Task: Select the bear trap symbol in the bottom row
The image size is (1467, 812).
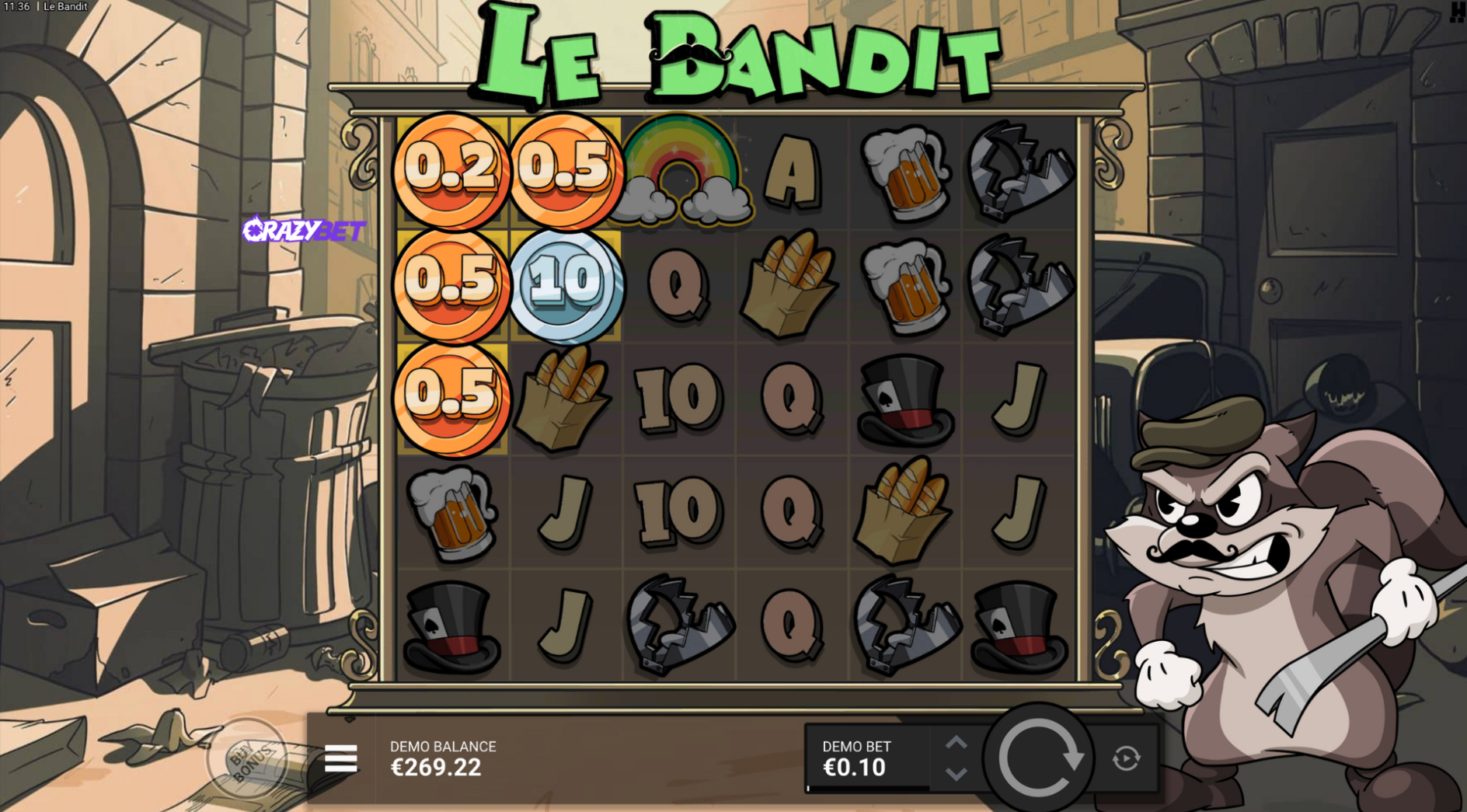Action: pyautogui.click(x=678, y=622)
